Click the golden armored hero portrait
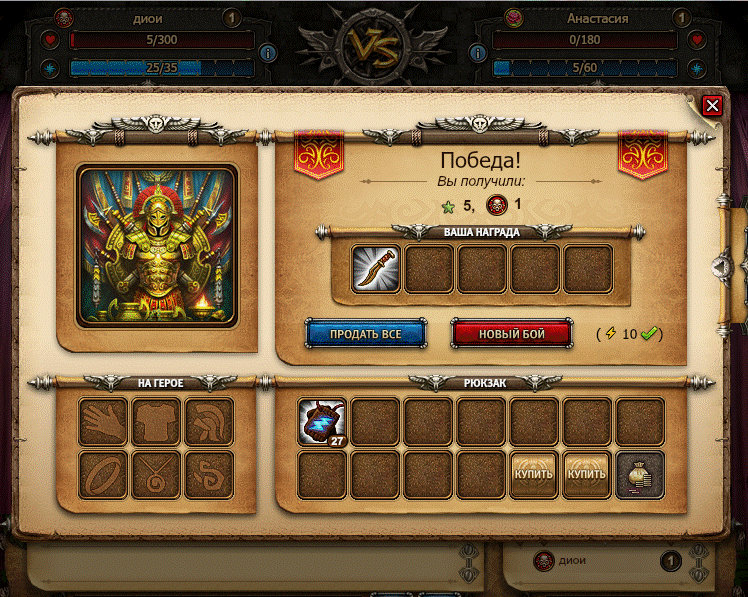The height and width of the screenshot is (597, 748). pos(157,246)
